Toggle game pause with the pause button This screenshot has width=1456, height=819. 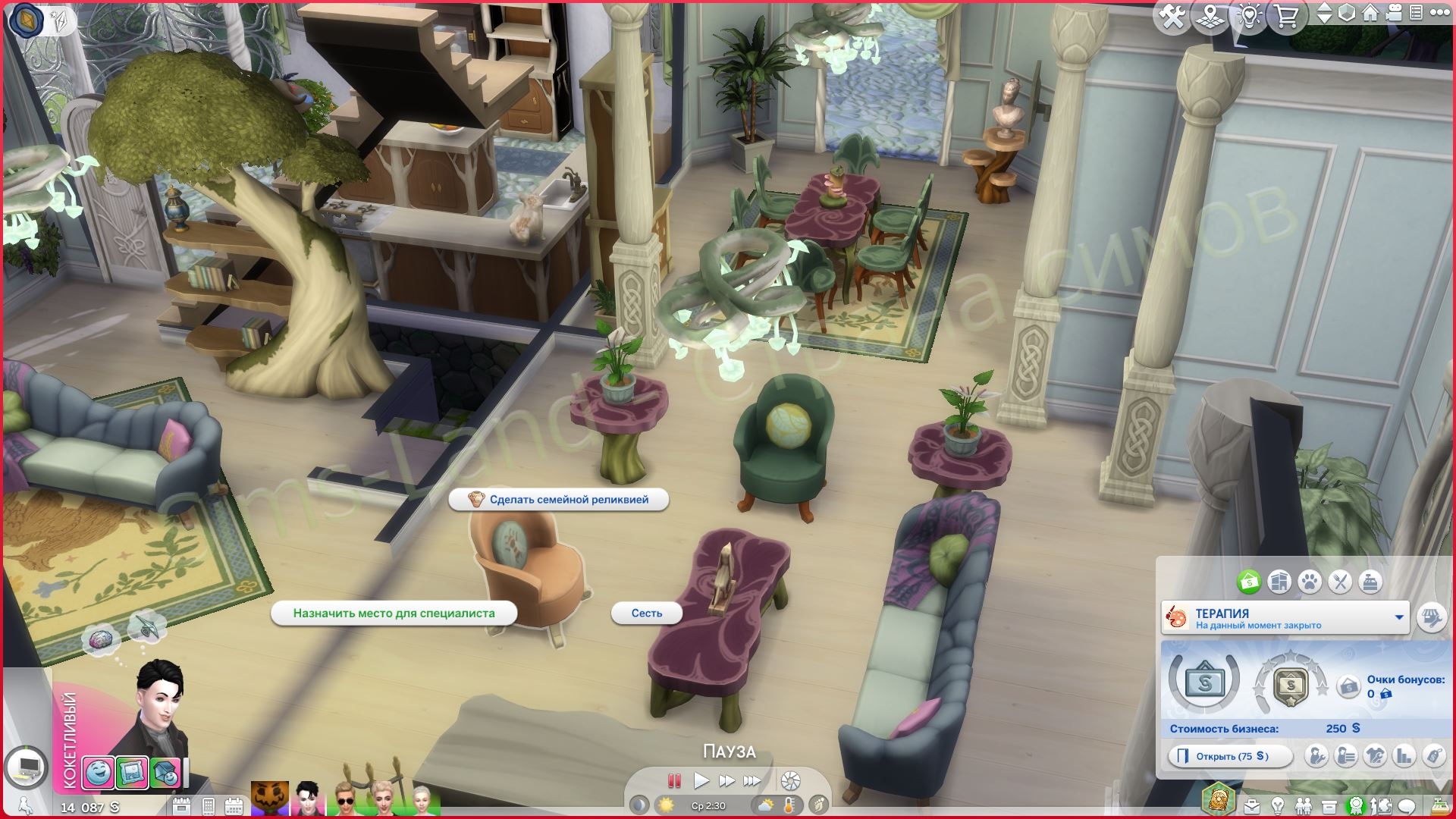(x=674, y=779)
